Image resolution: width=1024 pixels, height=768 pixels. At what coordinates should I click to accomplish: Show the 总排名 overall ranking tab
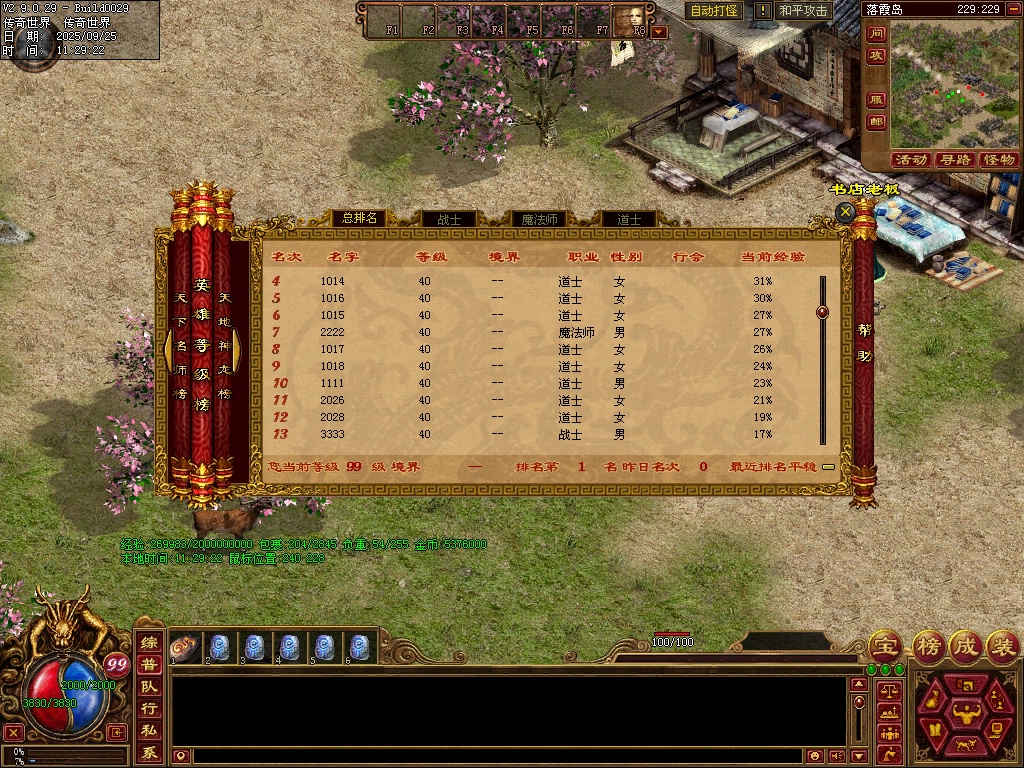click(x=358, y=218)
